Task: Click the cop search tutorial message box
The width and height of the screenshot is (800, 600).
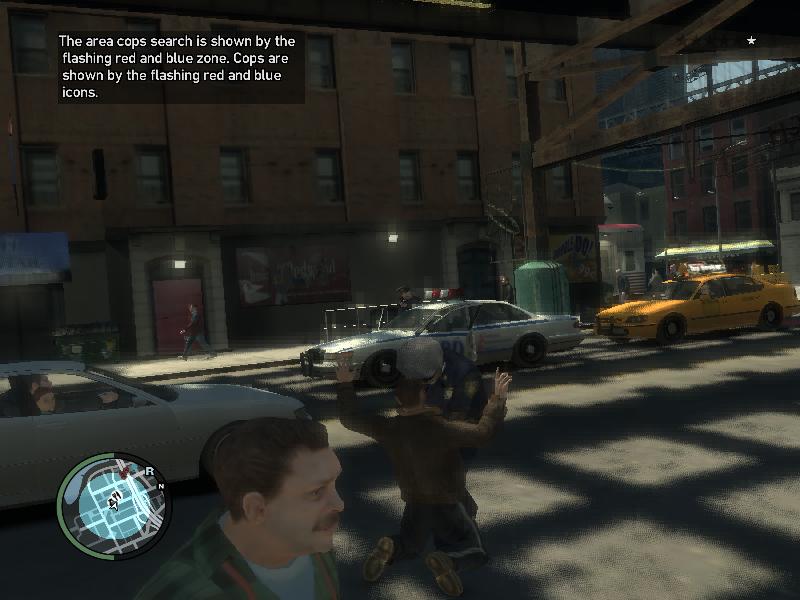Action: 177,66
